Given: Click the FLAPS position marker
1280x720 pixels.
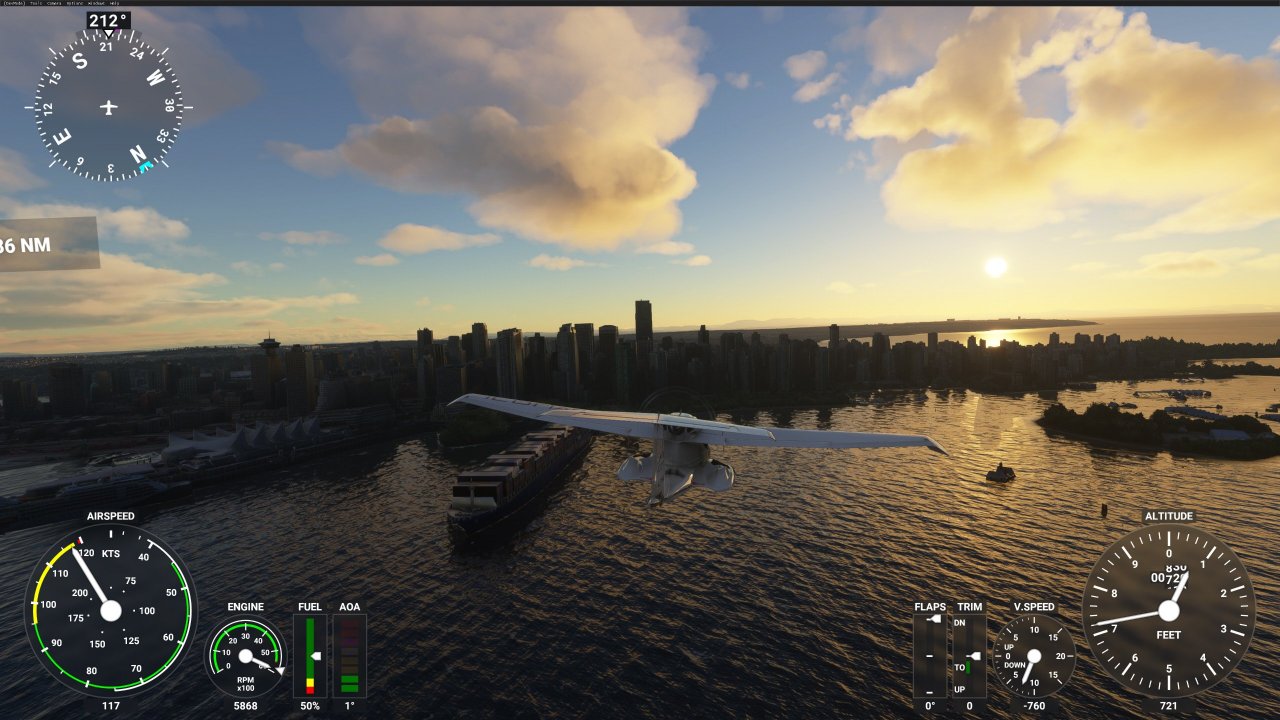Looking at the screenshot, I should coord(934,619).
